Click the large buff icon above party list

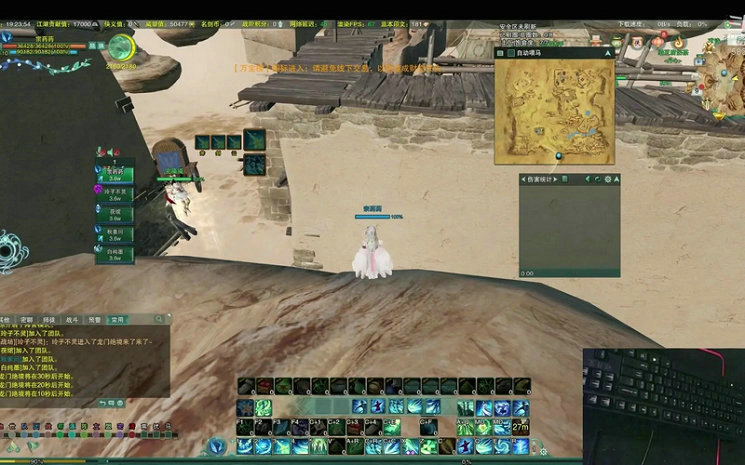coord(254,140)
